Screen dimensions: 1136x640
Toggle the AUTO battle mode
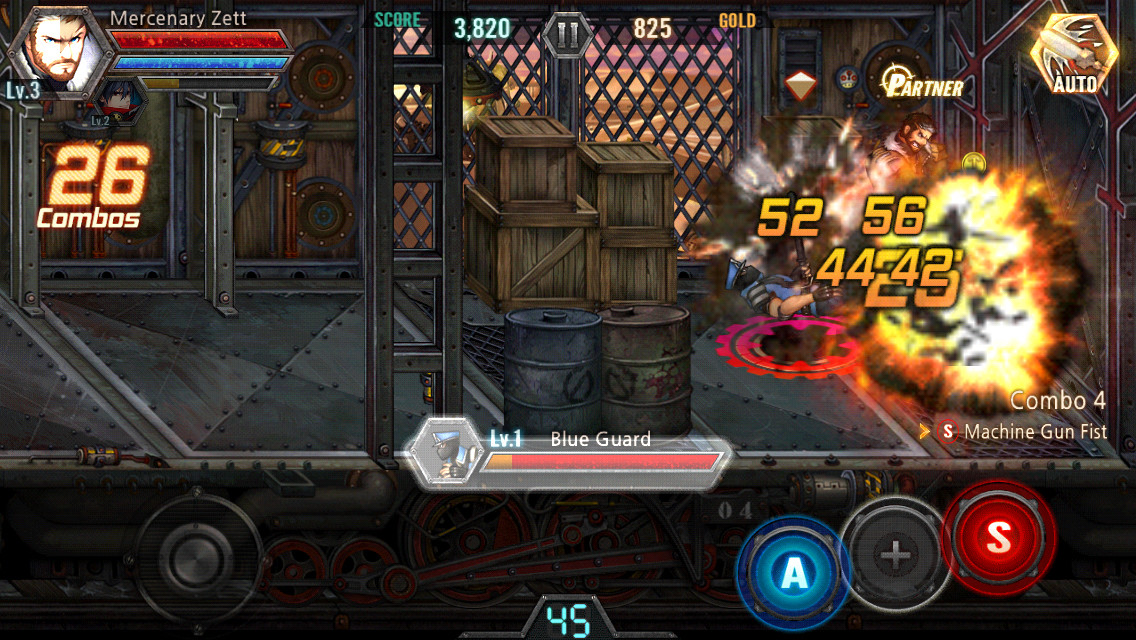pos(1074,56)
